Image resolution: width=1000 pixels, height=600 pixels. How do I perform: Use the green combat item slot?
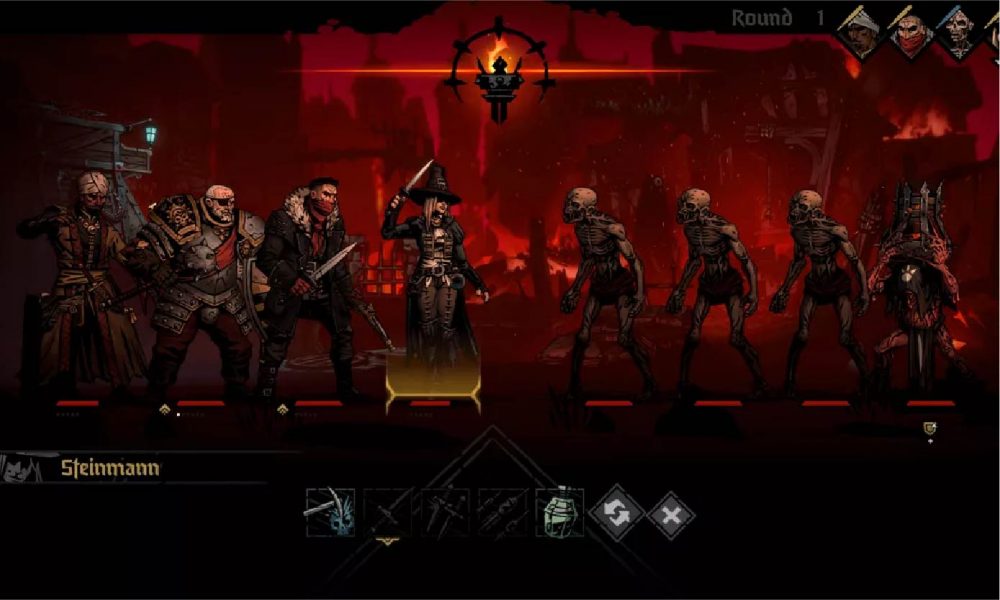(x=559, y=512)
